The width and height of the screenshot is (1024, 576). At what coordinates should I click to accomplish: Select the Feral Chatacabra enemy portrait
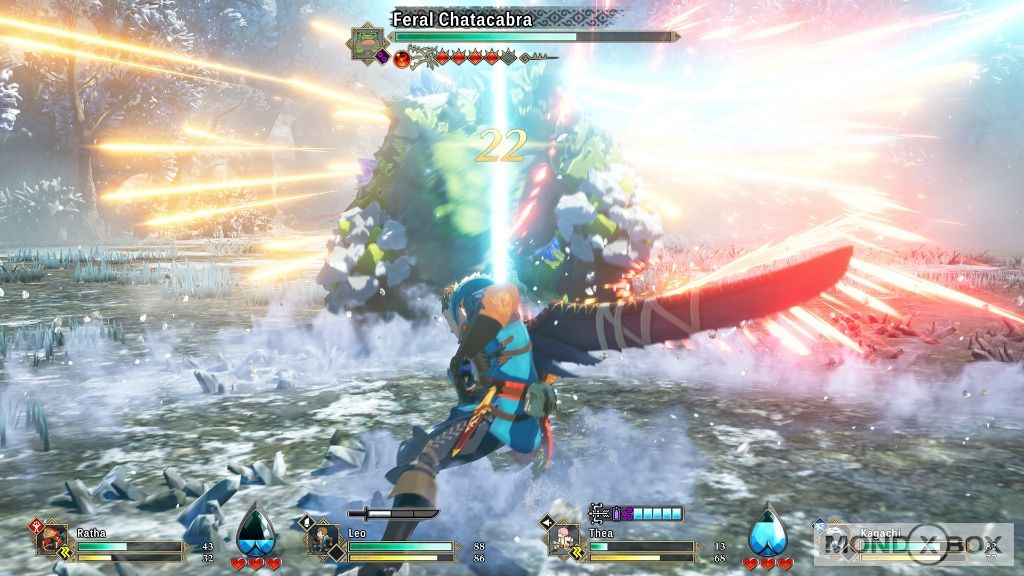point(364,41)
